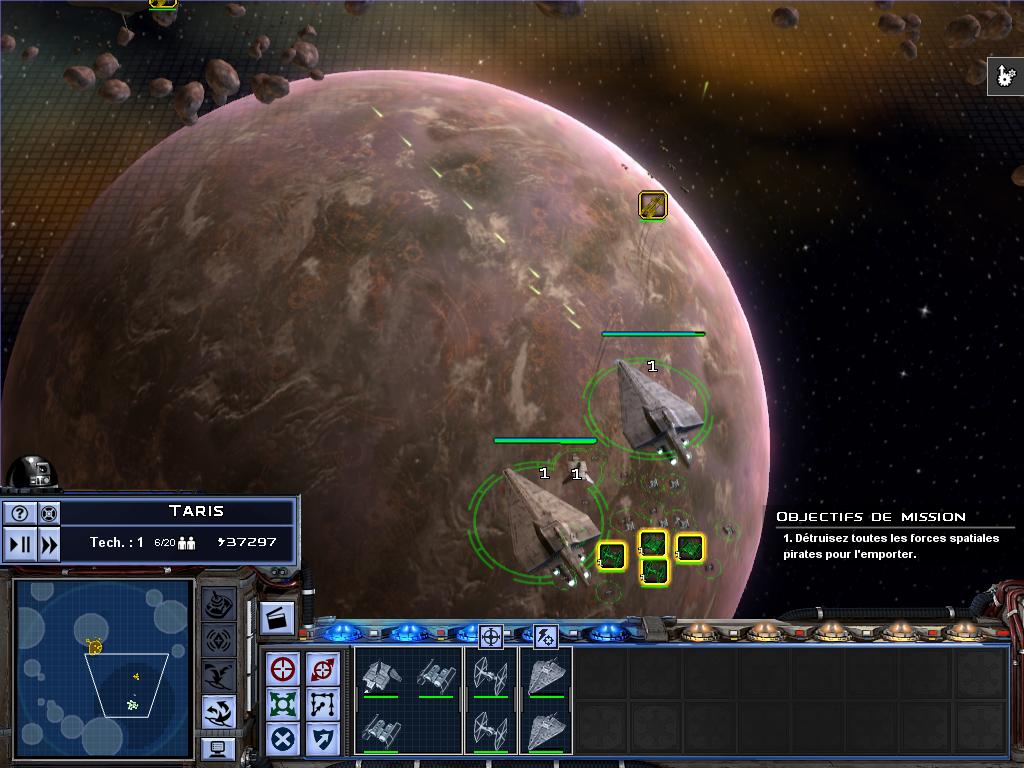Image resolution: width=1024 pixels, height=768 pixels.
Task: Activate the lightning gear power ability
Action: pos(545,635)
